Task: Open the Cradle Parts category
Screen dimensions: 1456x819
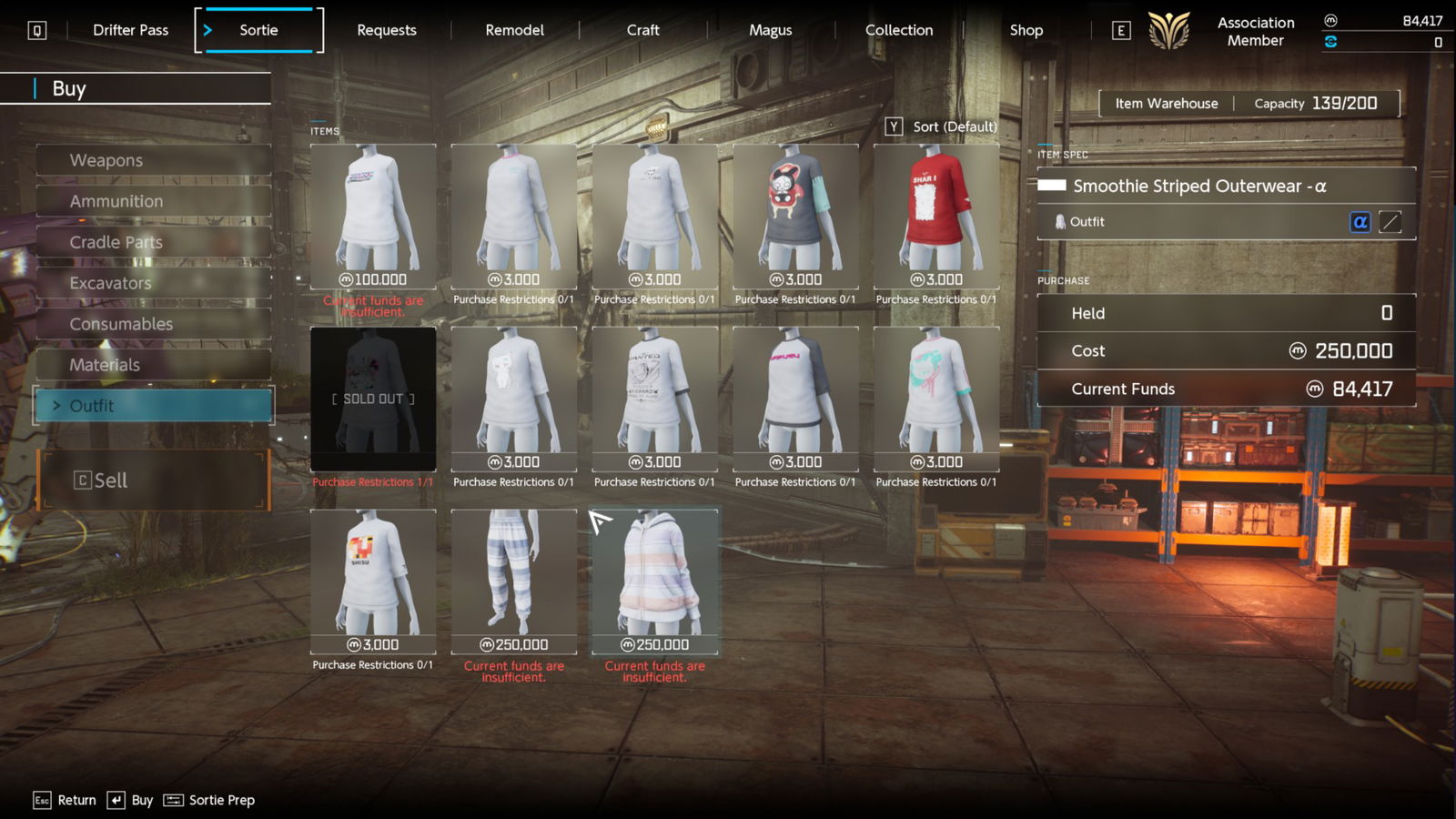Action: coord(153,242)
